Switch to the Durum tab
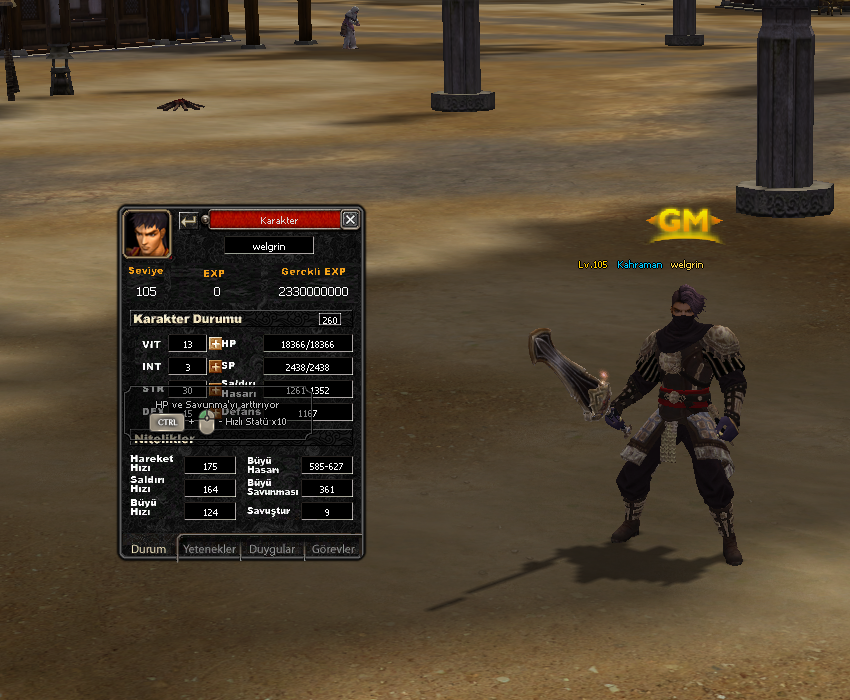The width and height of the screenshot is (850, 700). pyautogui.click(x=149, y=549)
